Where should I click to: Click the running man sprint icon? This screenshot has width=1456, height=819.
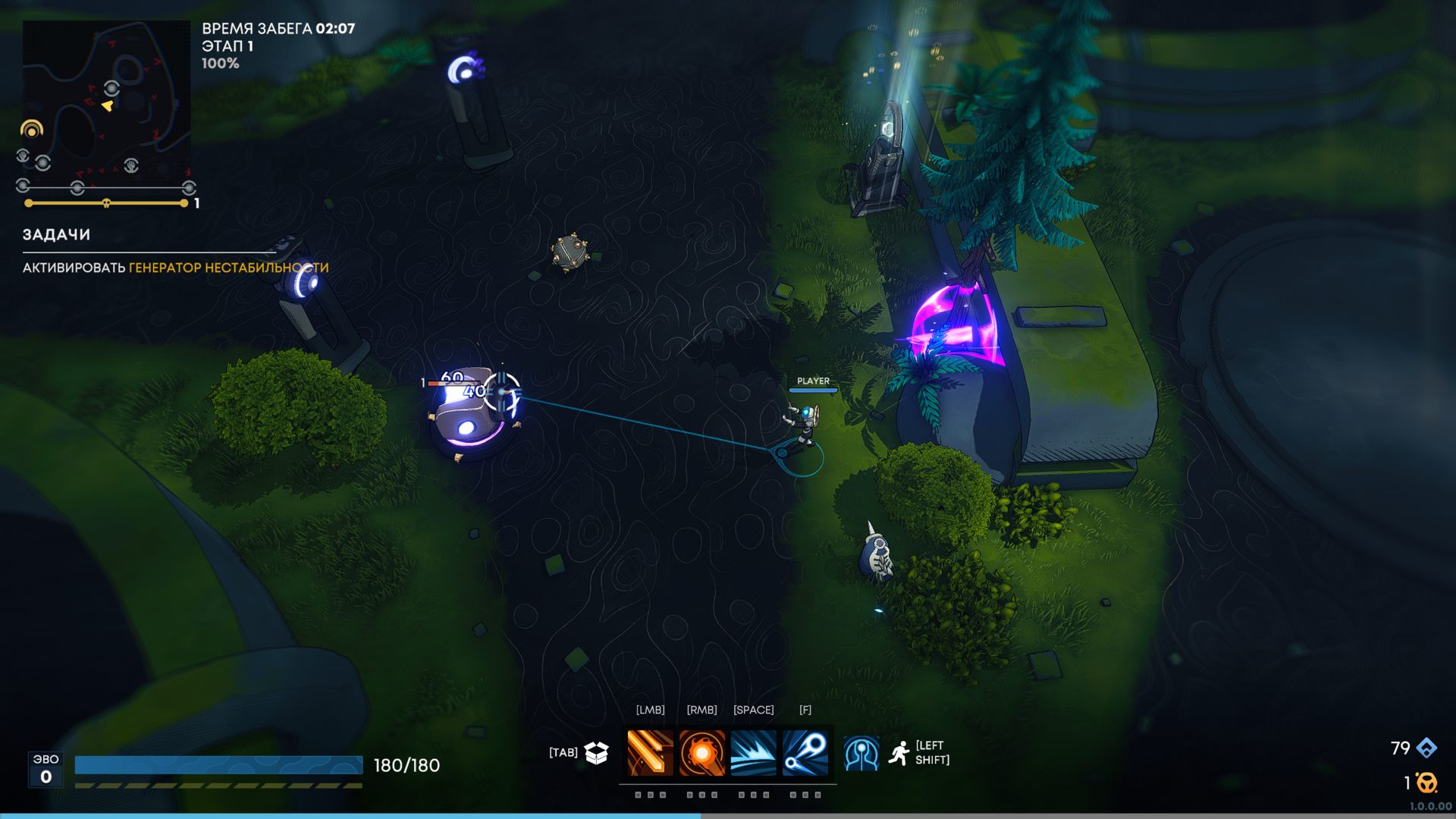899,753
